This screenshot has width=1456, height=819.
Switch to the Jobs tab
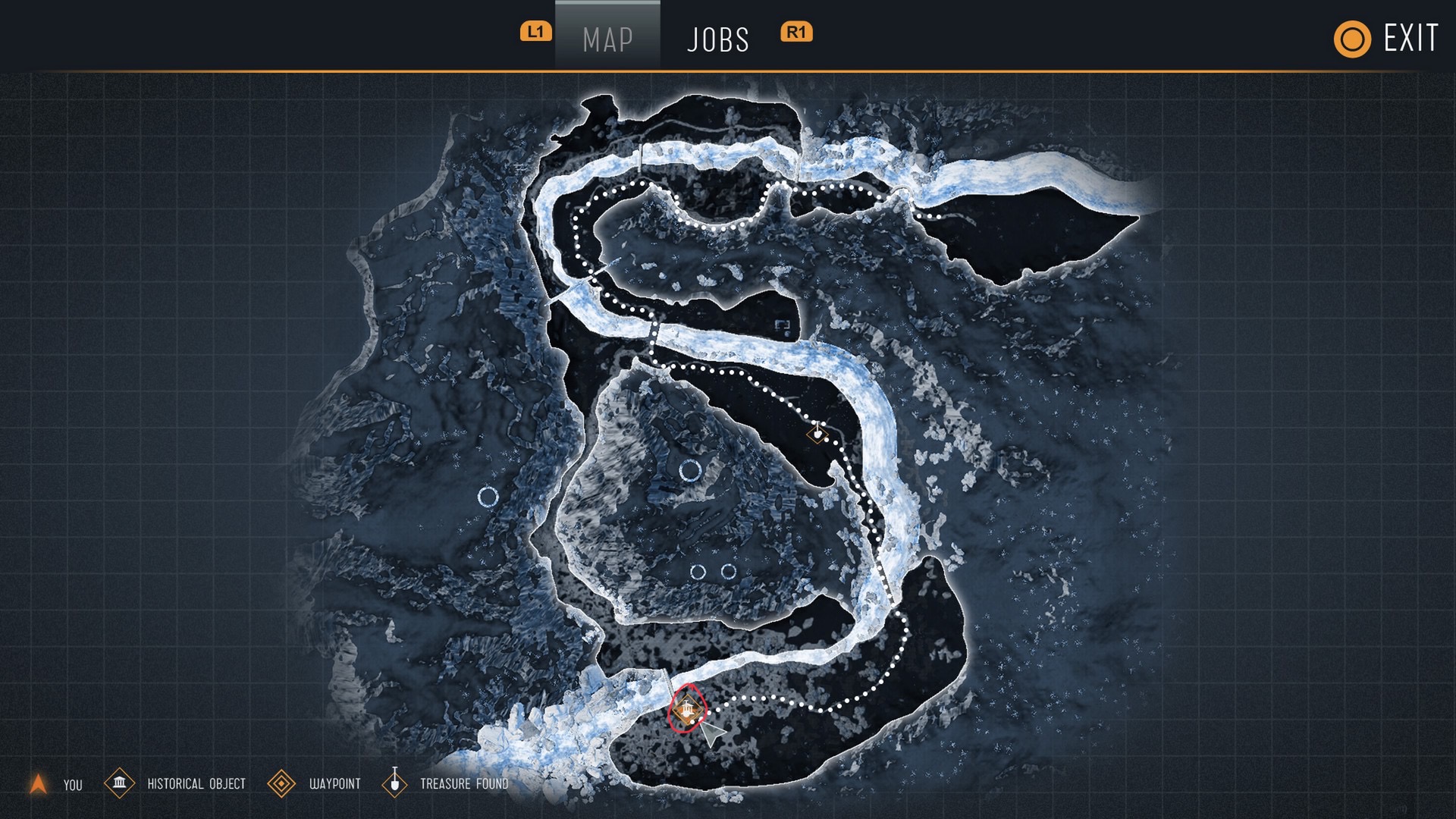point(717,39)
